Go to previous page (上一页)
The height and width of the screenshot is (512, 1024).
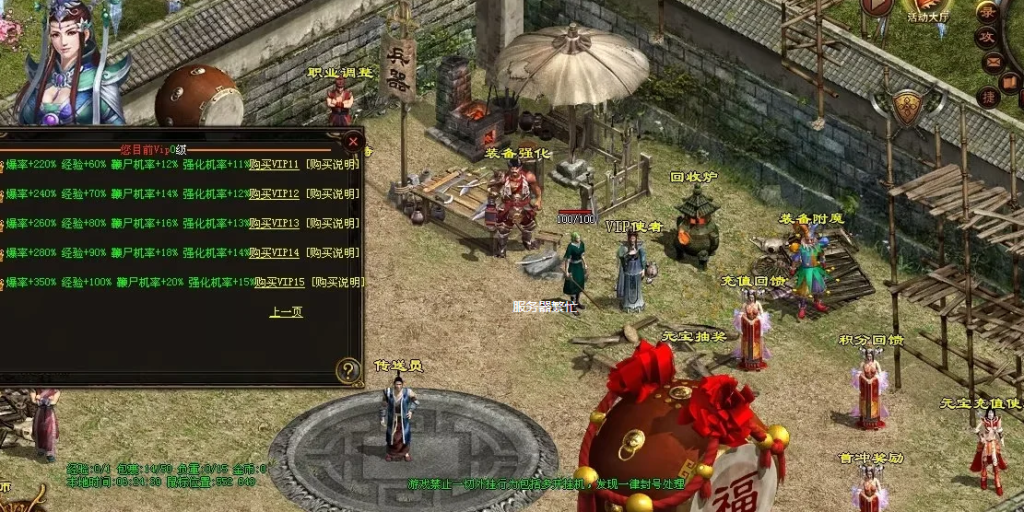(x=285, y=312)
